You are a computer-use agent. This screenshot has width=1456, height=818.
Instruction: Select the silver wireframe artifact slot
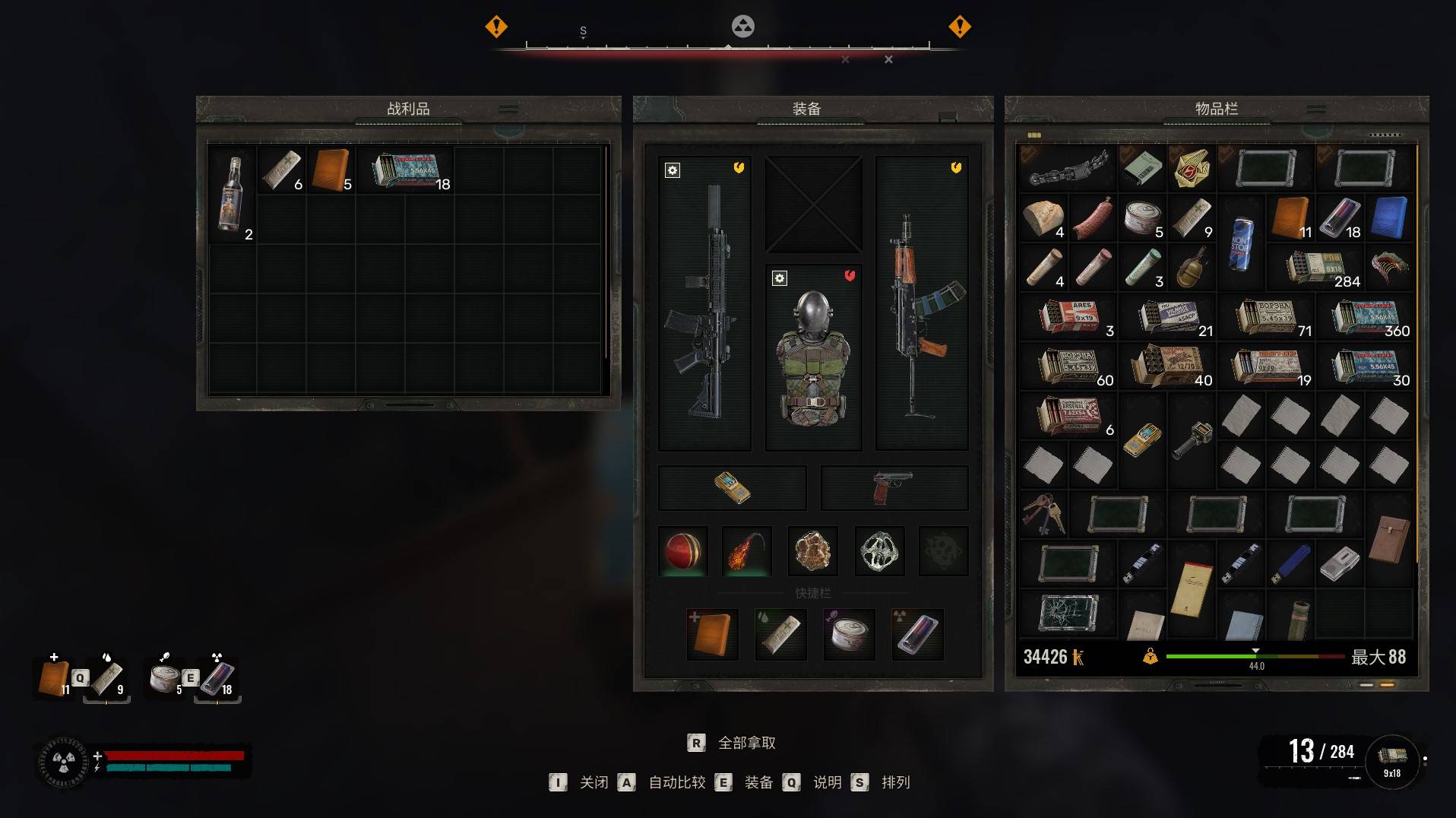pos(879,551)
